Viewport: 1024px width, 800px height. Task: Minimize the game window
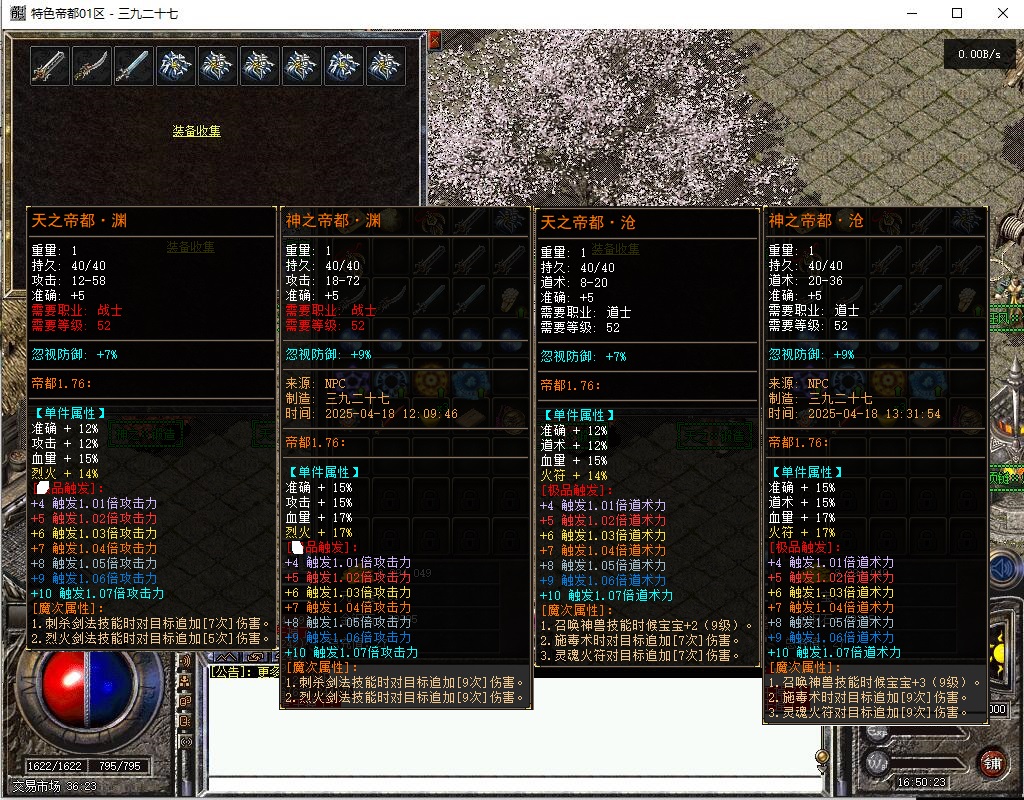[x=911, y=13]
